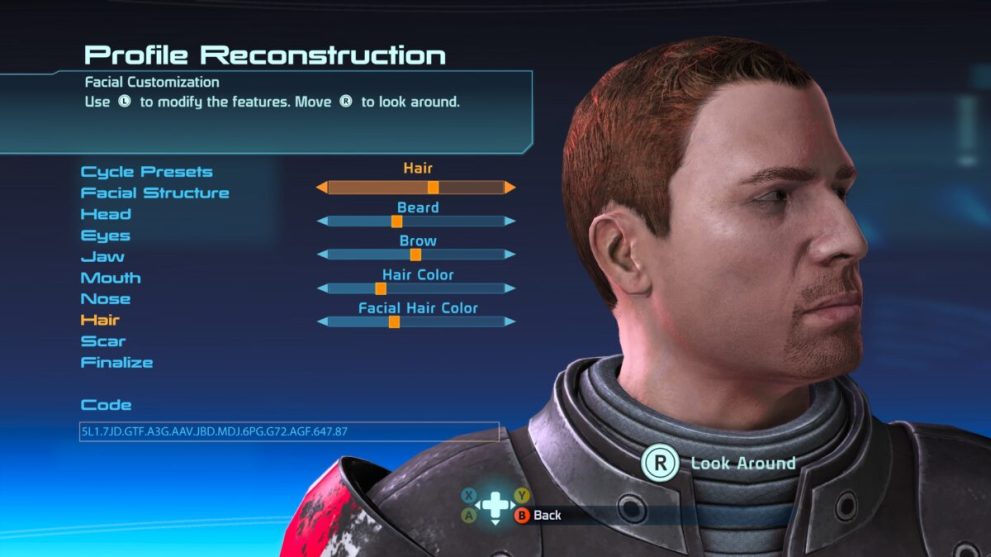The width and height of the screenshot is (991, 557).
Task: Click the Hair slider's left arrow
Action: pyautogui.click(x=322, y=187)
